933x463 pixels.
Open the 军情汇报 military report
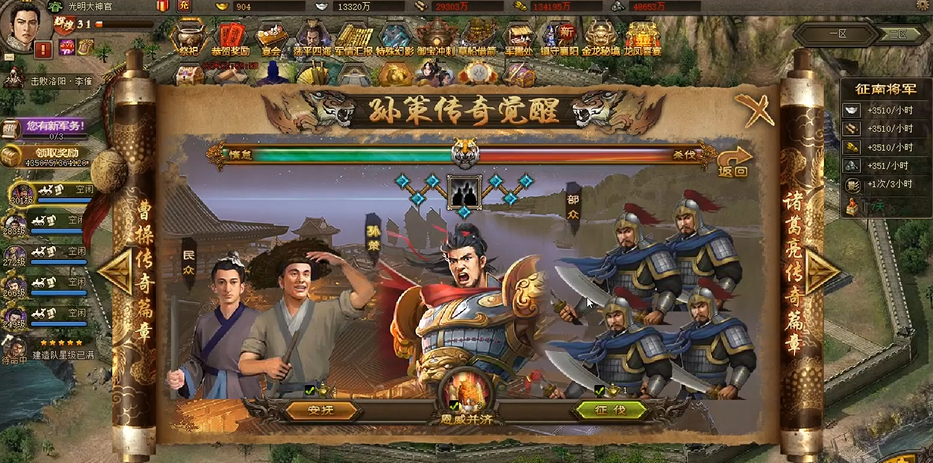click(x=353, y=39)
